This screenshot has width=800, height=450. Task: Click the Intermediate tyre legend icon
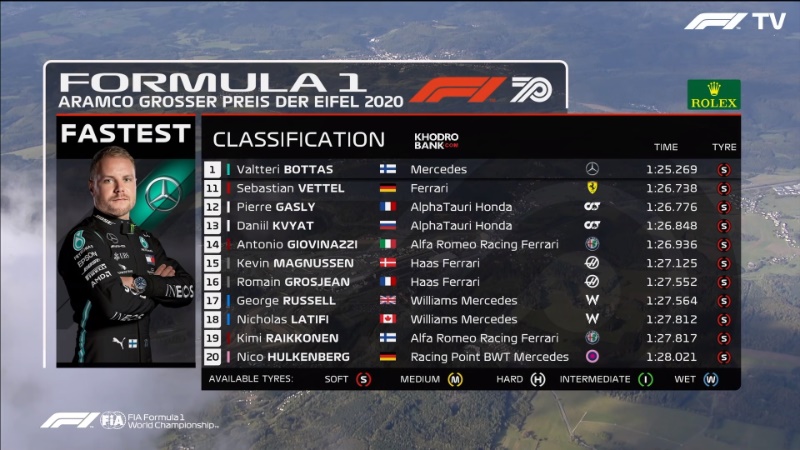pyautogui.click(x=646, y=380)
